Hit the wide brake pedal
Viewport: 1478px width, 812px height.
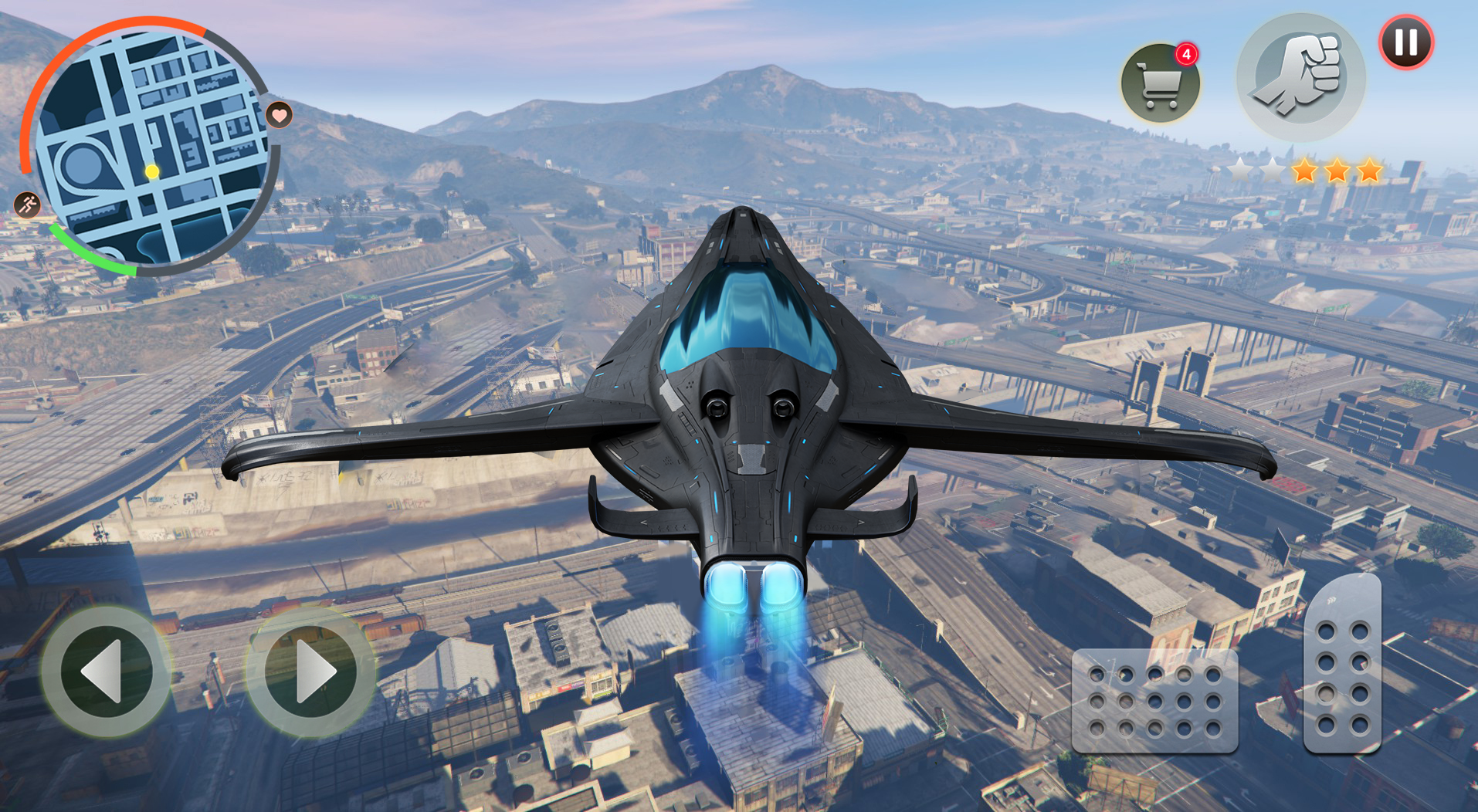pos(1154,701)
